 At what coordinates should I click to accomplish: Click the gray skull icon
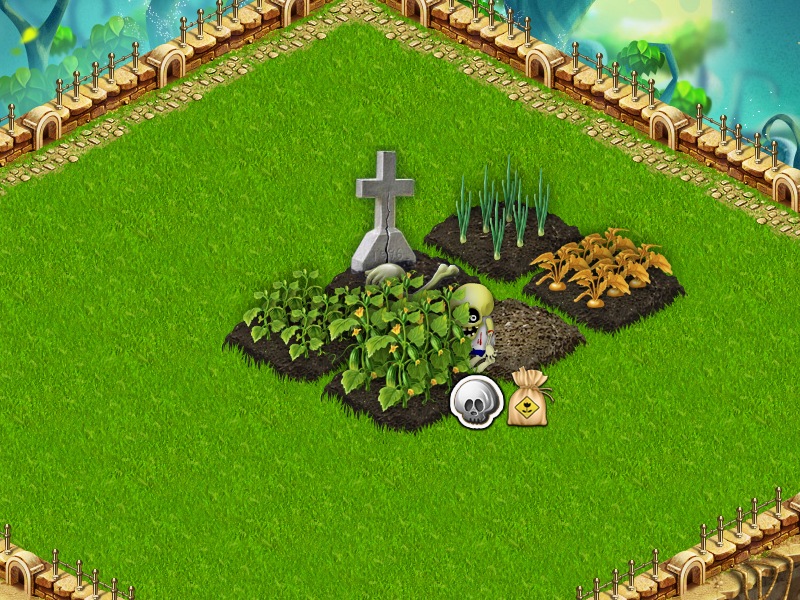pos(476,402)
